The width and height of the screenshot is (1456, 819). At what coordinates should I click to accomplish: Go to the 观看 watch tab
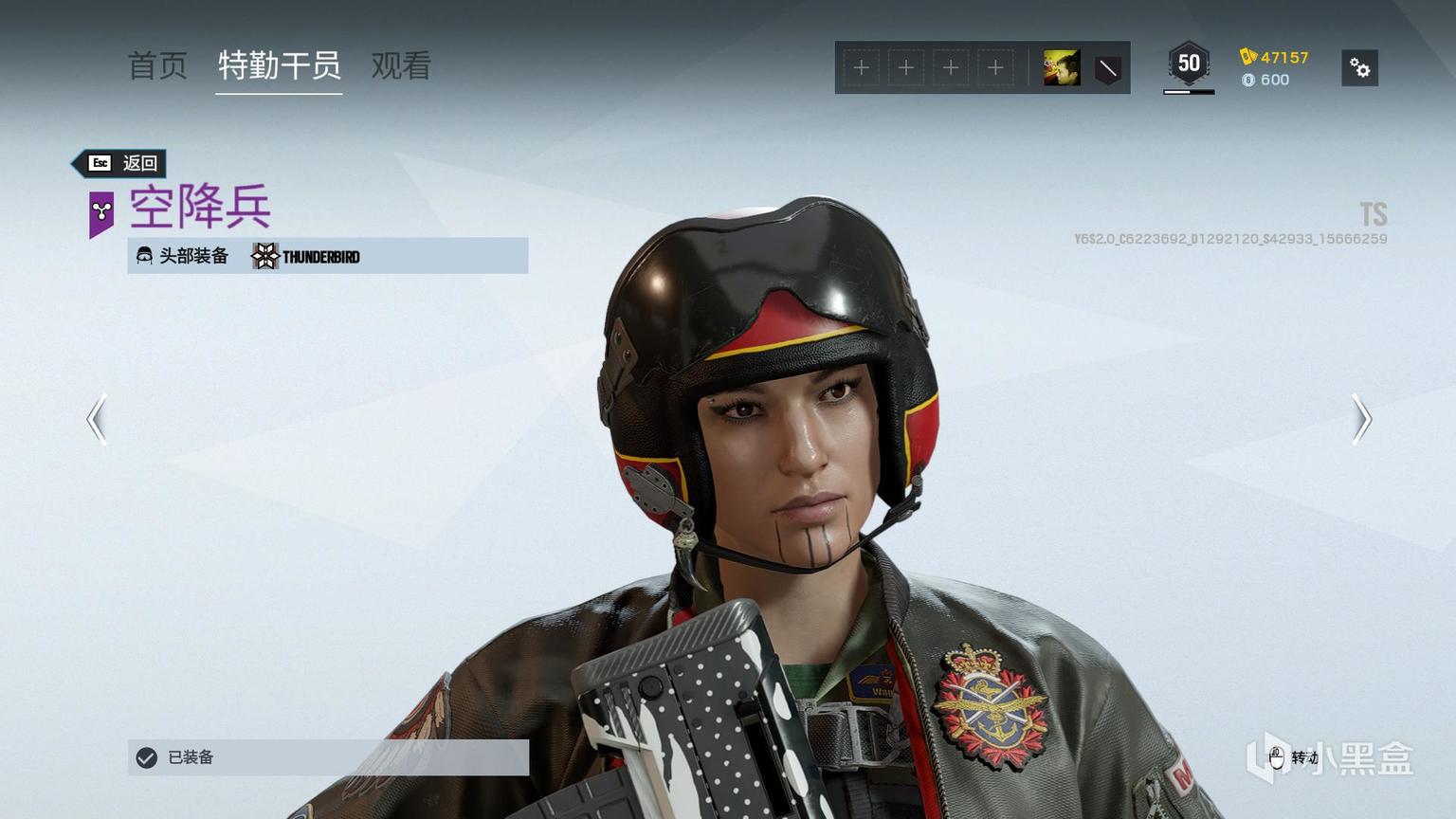401,66
